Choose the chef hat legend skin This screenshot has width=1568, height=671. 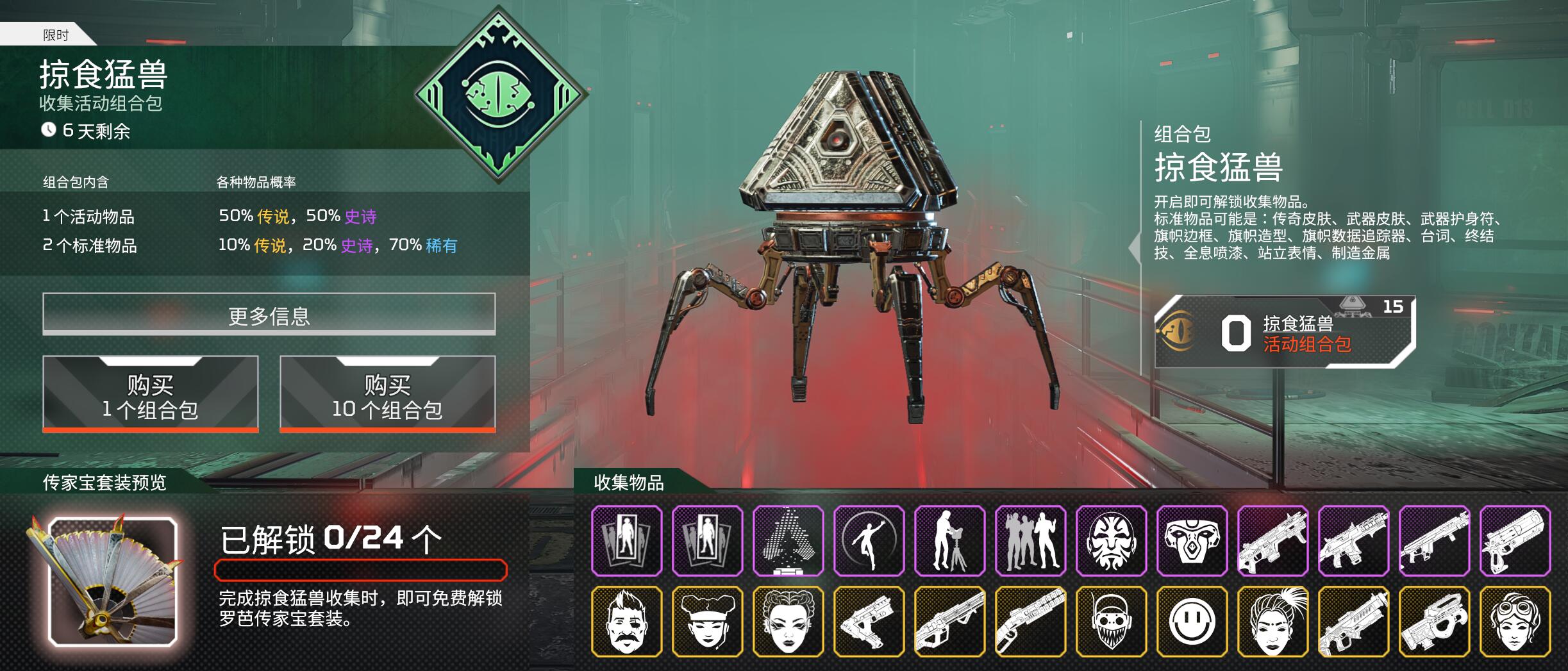click(x=707, y=622)
